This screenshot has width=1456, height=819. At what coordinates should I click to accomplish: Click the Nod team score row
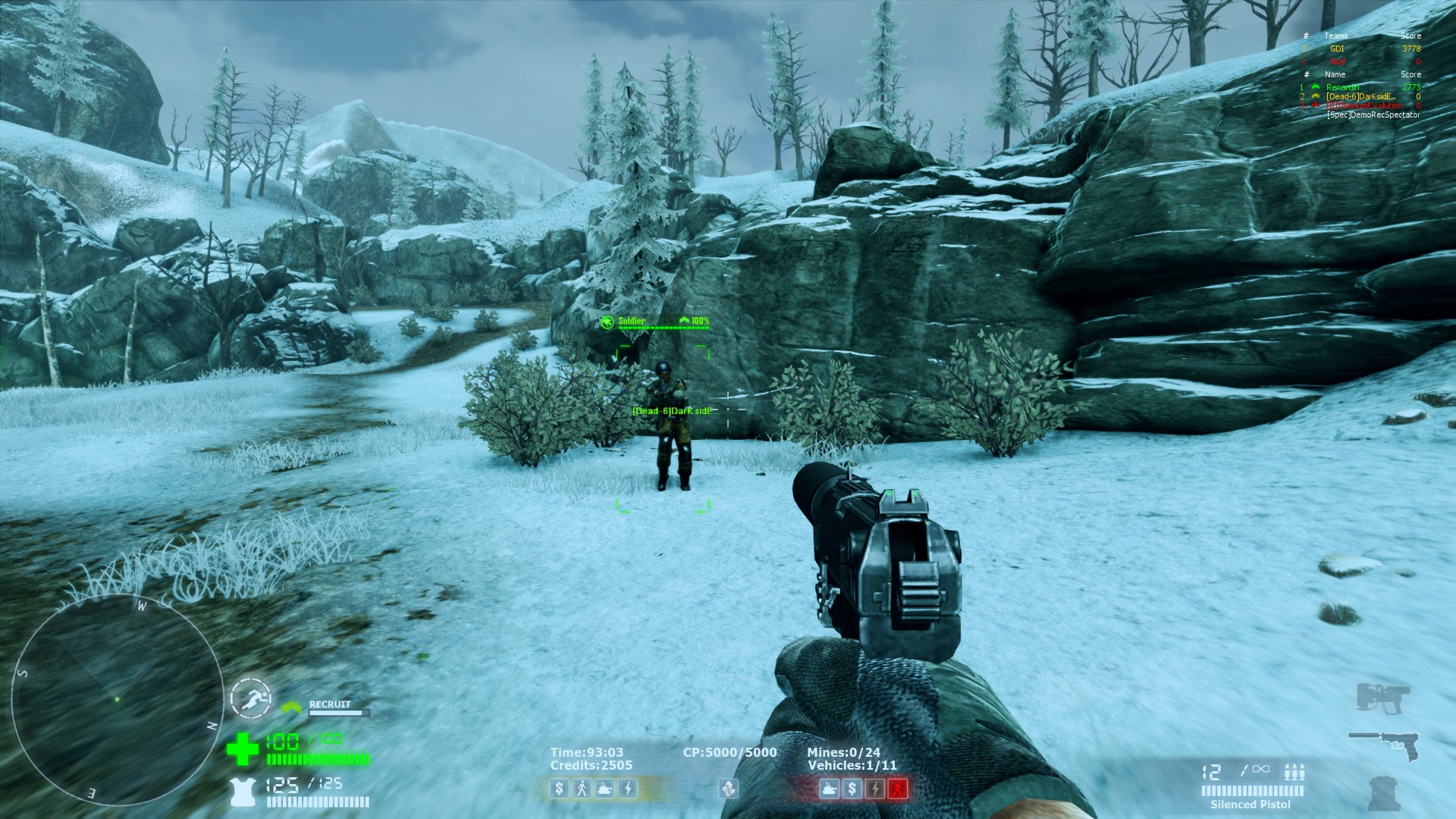(x=1360, y=61)
